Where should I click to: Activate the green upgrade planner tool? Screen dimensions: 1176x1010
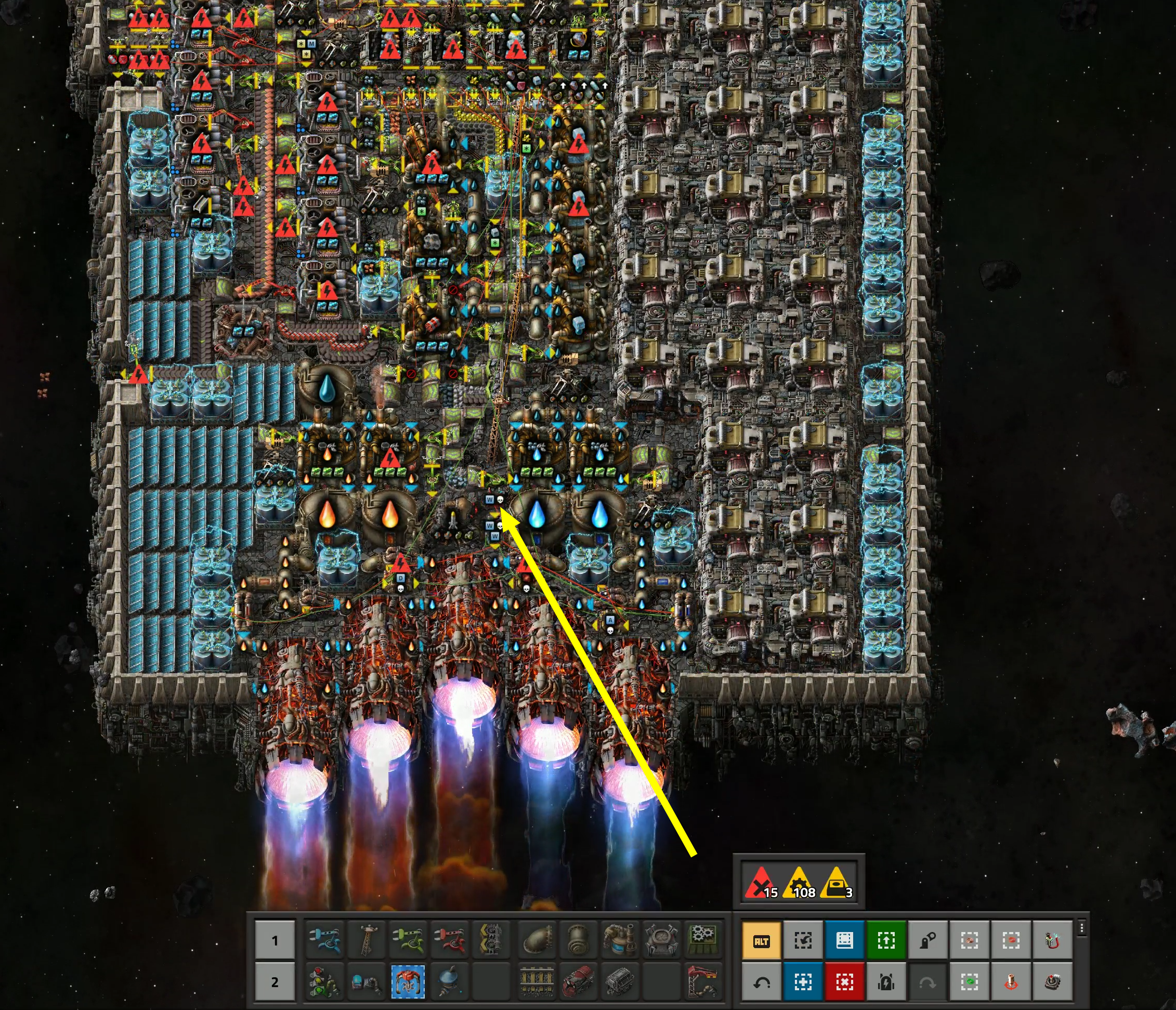[885, 941]
